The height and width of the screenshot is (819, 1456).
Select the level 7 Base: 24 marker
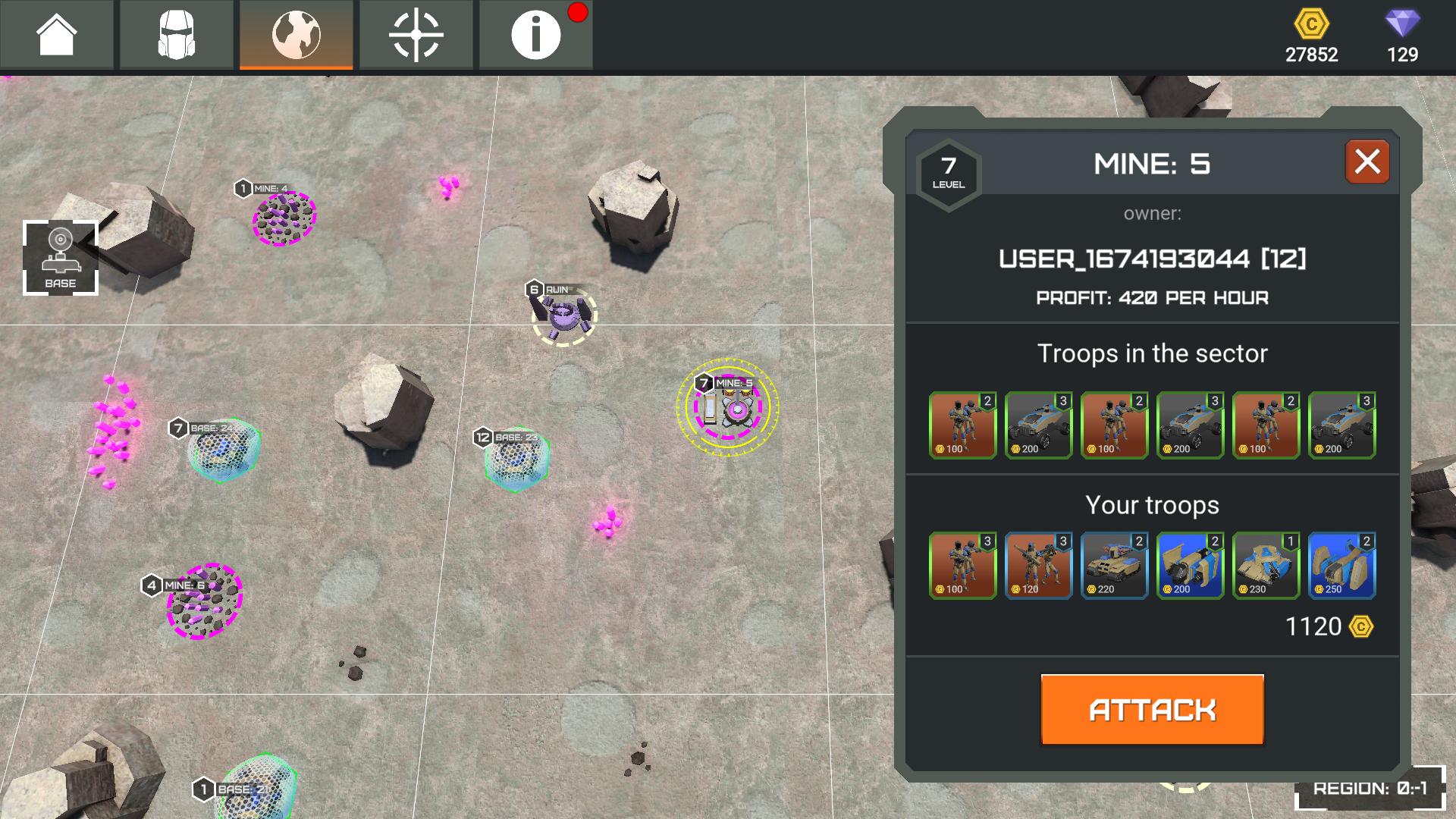(x=223, y=450)
